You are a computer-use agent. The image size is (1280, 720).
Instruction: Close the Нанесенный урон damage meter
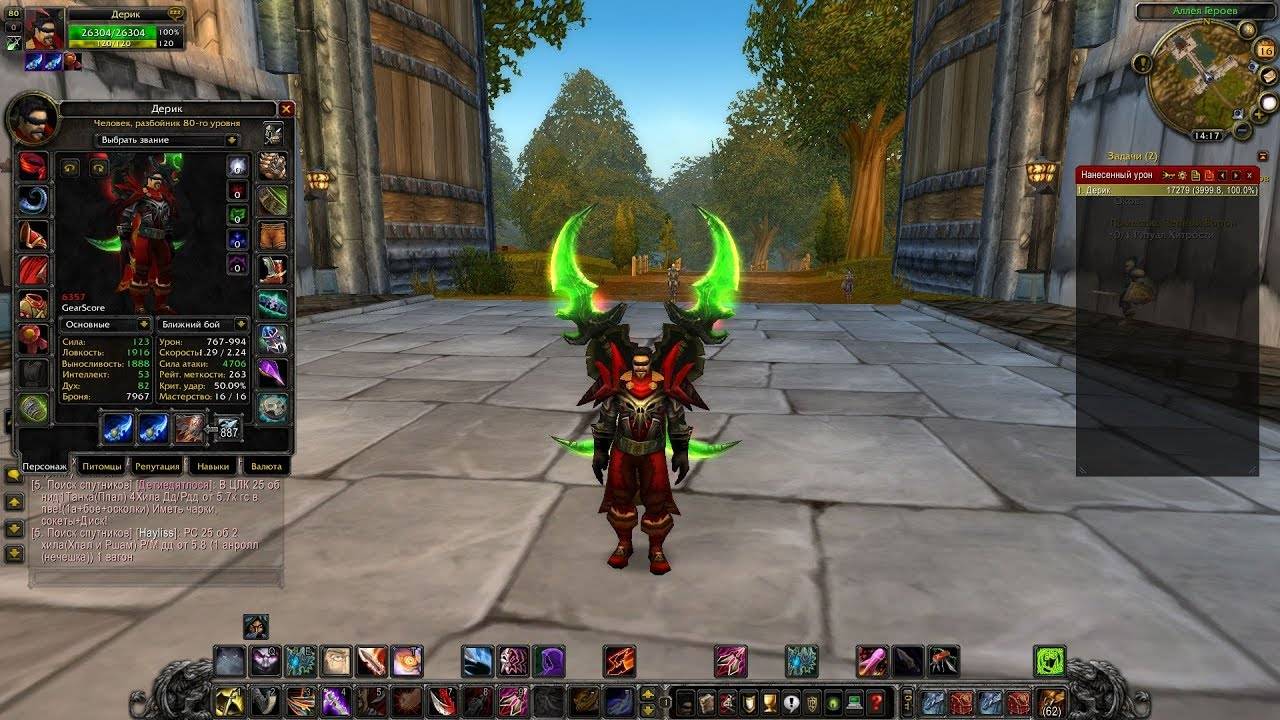pyautogui.click(x=1250, y=175)
